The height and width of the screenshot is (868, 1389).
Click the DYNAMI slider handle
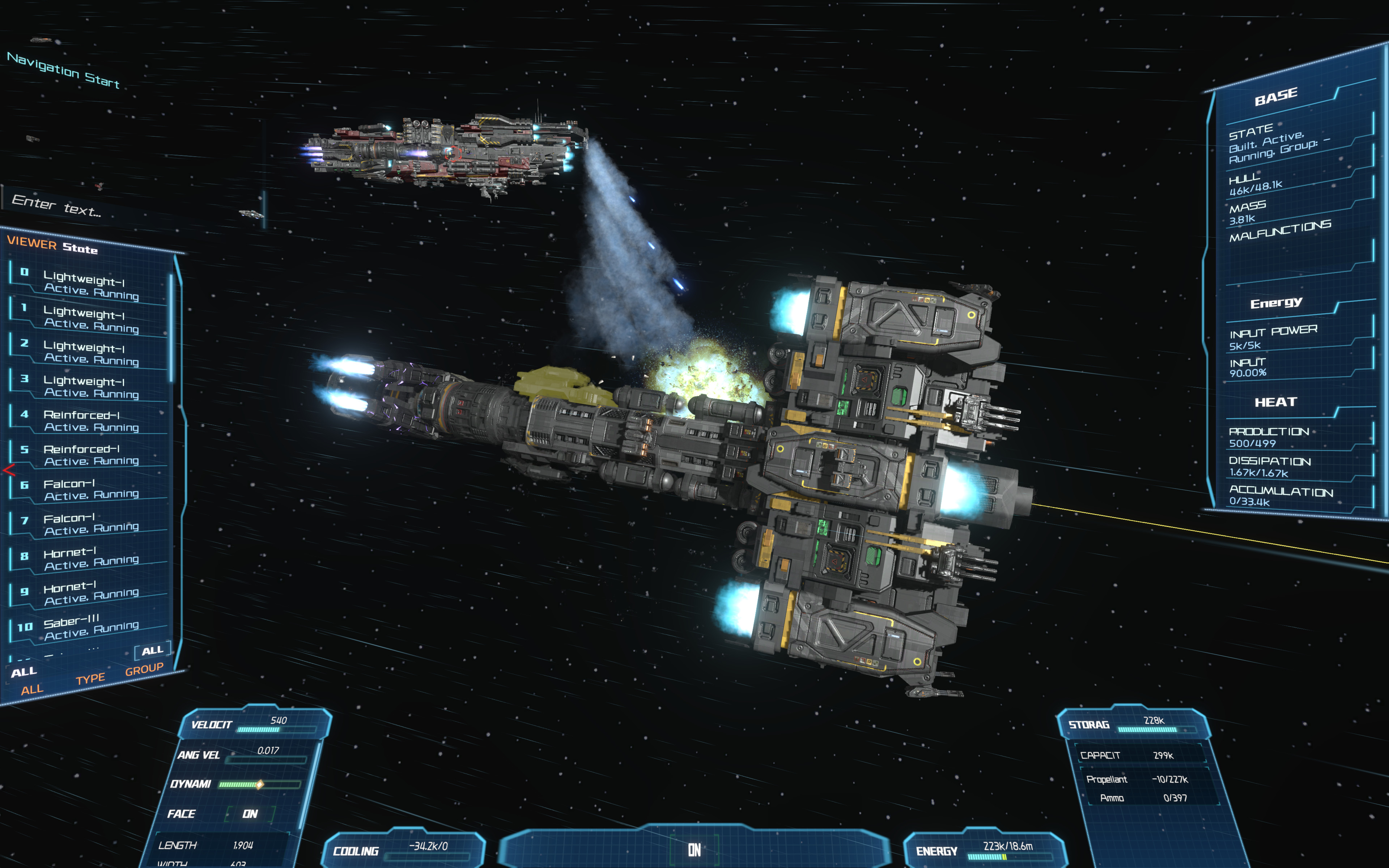coord(259,784)
